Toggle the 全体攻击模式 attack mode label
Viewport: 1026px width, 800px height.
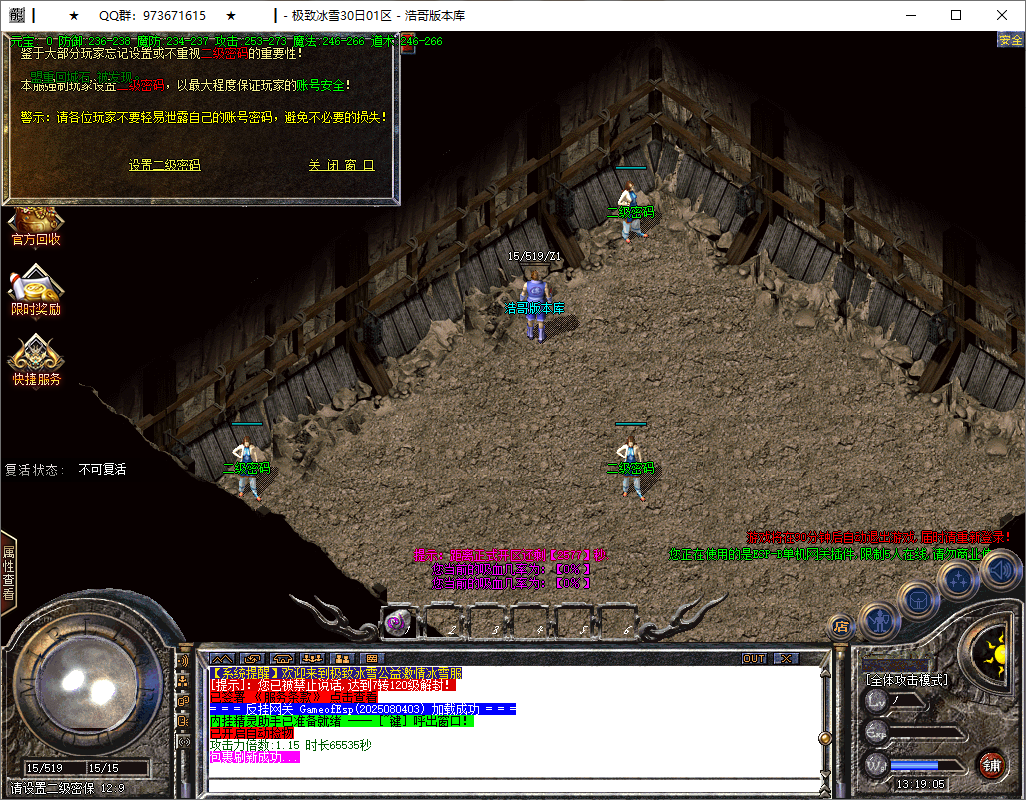907,680
